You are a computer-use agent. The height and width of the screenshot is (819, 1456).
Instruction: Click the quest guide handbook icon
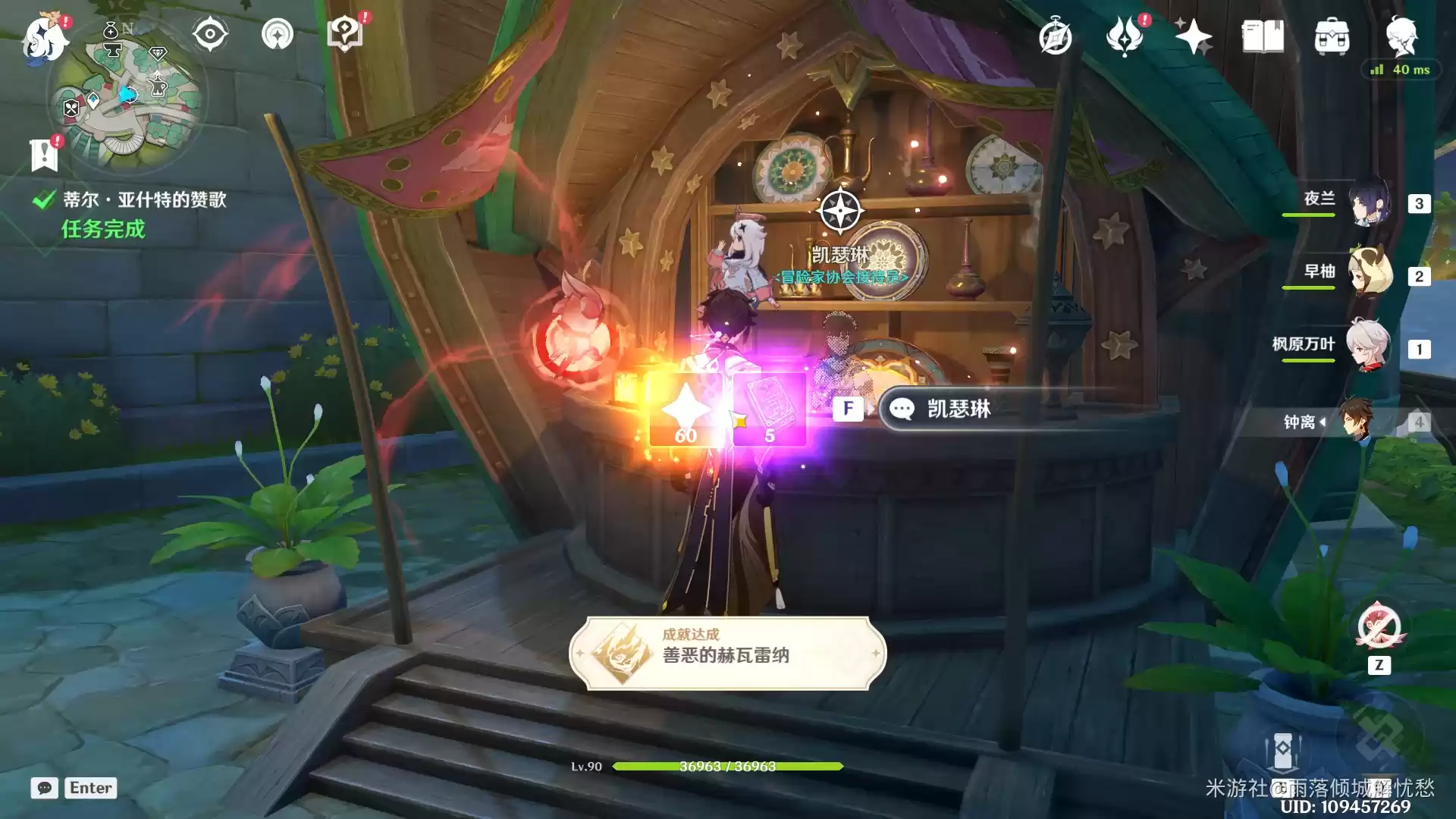(x=345, y=32)
